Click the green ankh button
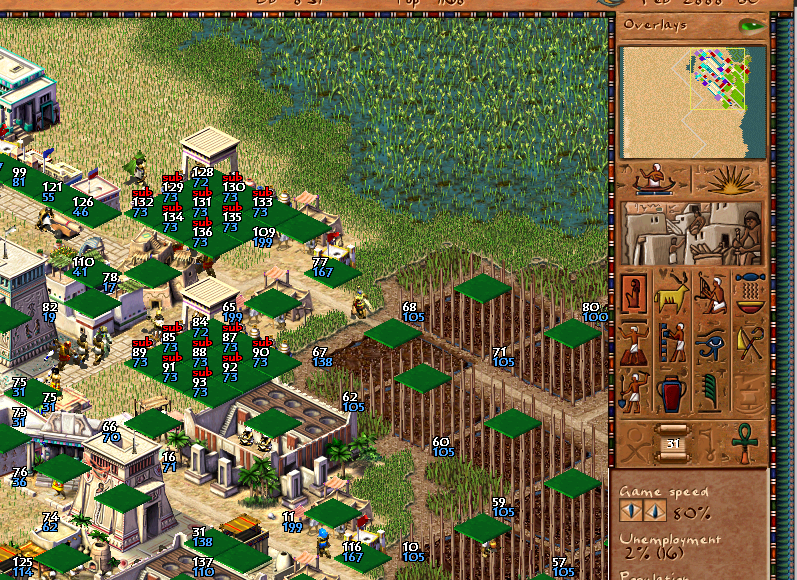The height and width of the screenshot is (580, 797). pos(745,440)
